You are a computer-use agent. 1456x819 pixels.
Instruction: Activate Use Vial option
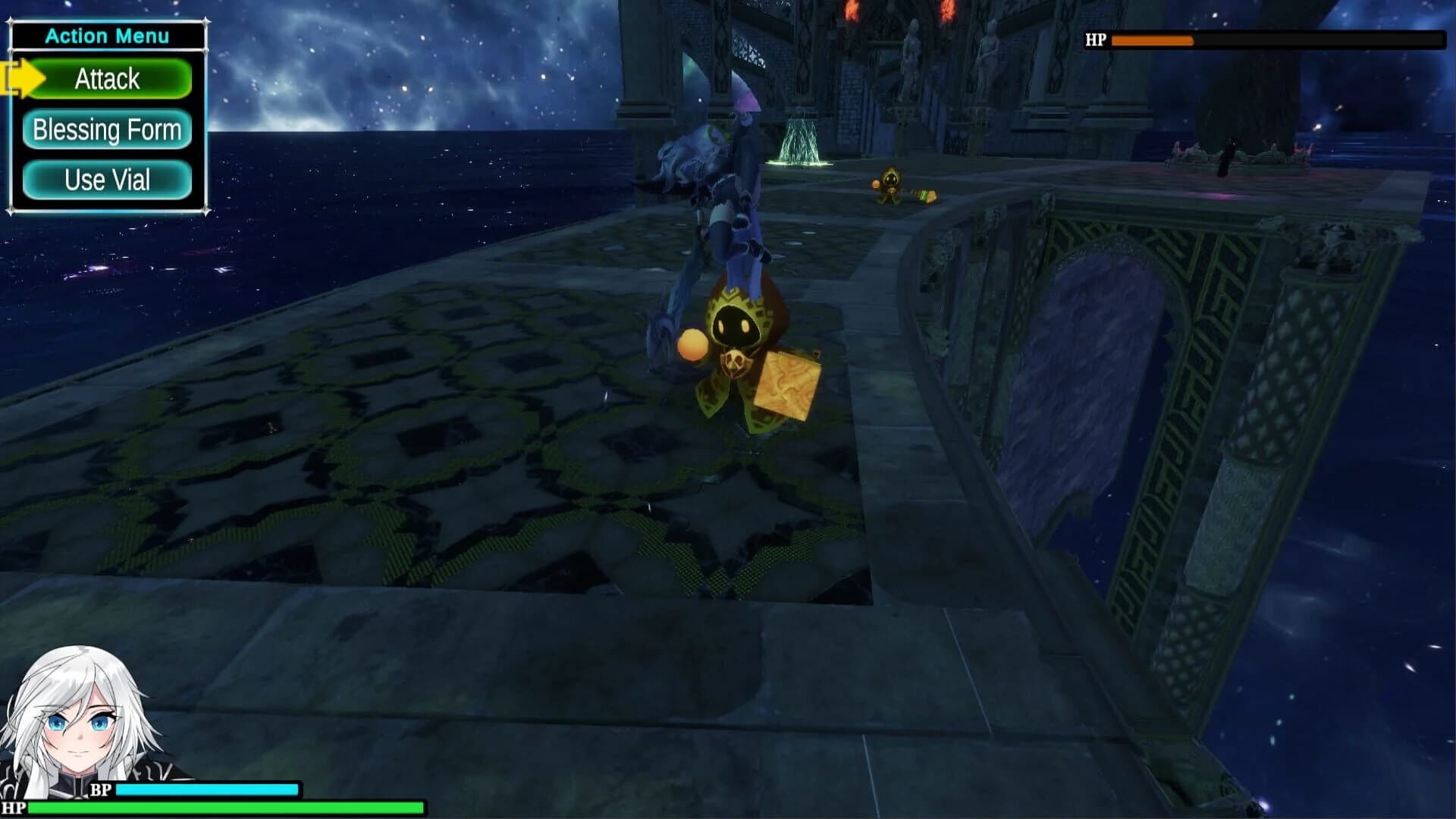coord(106,180)
